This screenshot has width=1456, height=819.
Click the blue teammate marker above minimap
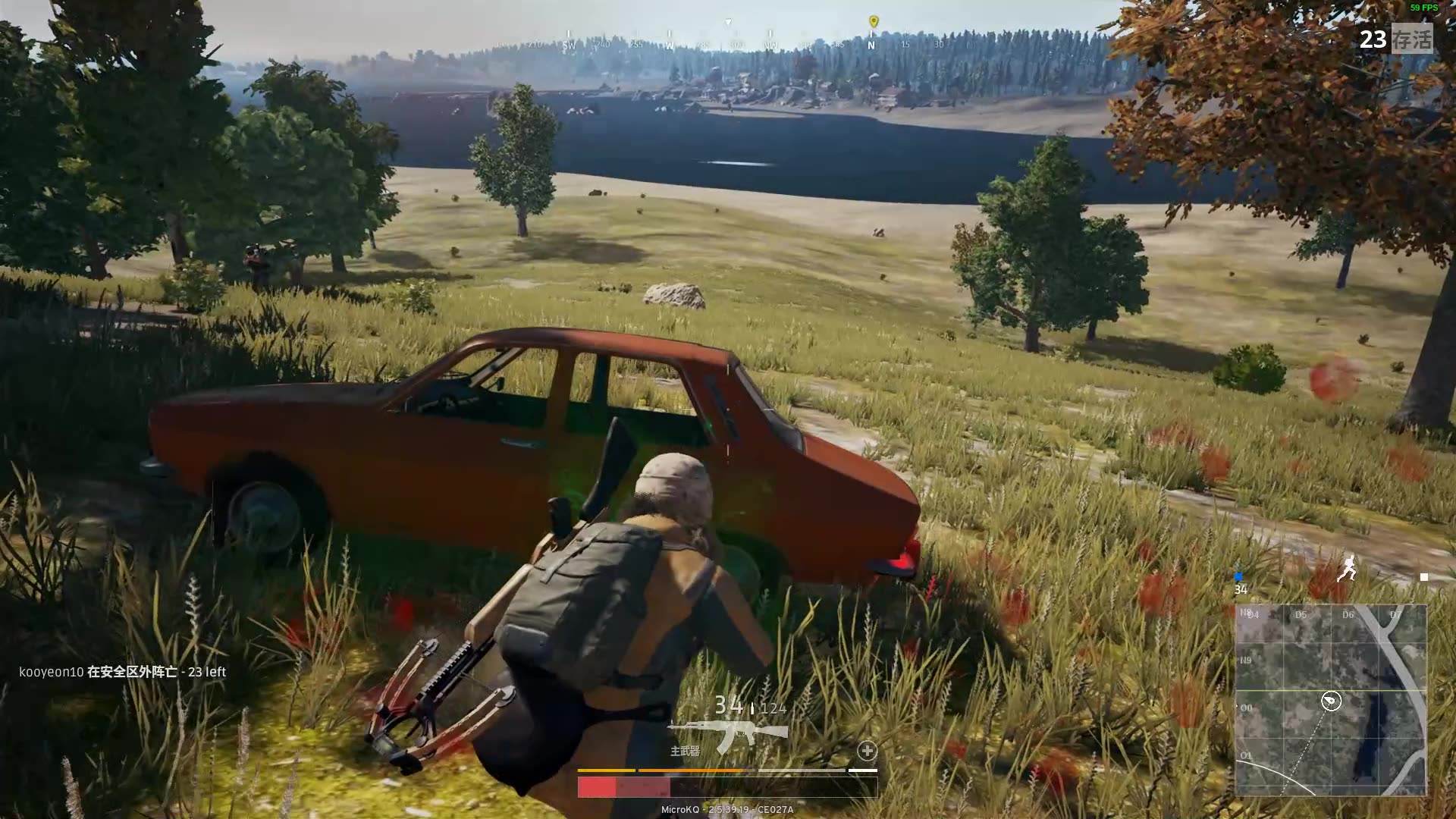(1239, 577)
